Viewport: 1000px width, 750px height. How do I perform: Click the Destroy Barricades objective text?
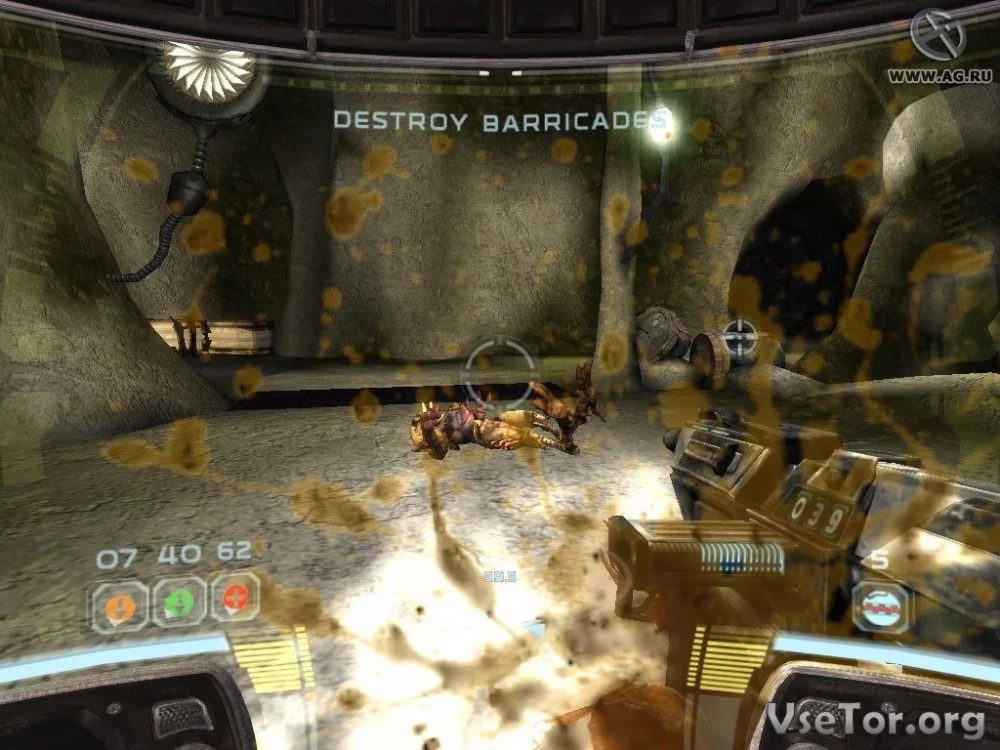[499, 122]
